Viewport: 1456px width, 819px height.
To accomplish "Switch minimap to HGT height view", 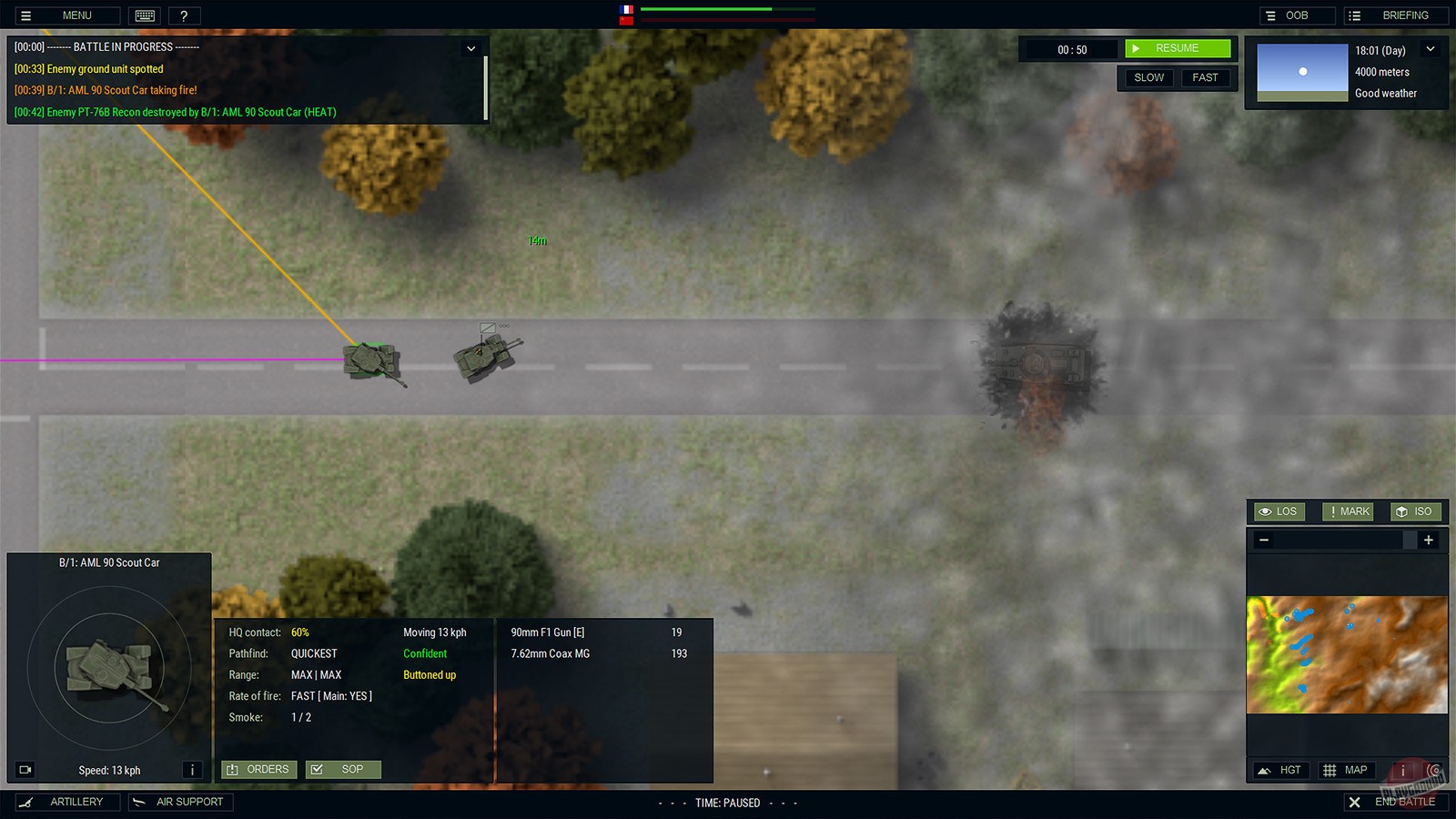I will [1279, 770].
